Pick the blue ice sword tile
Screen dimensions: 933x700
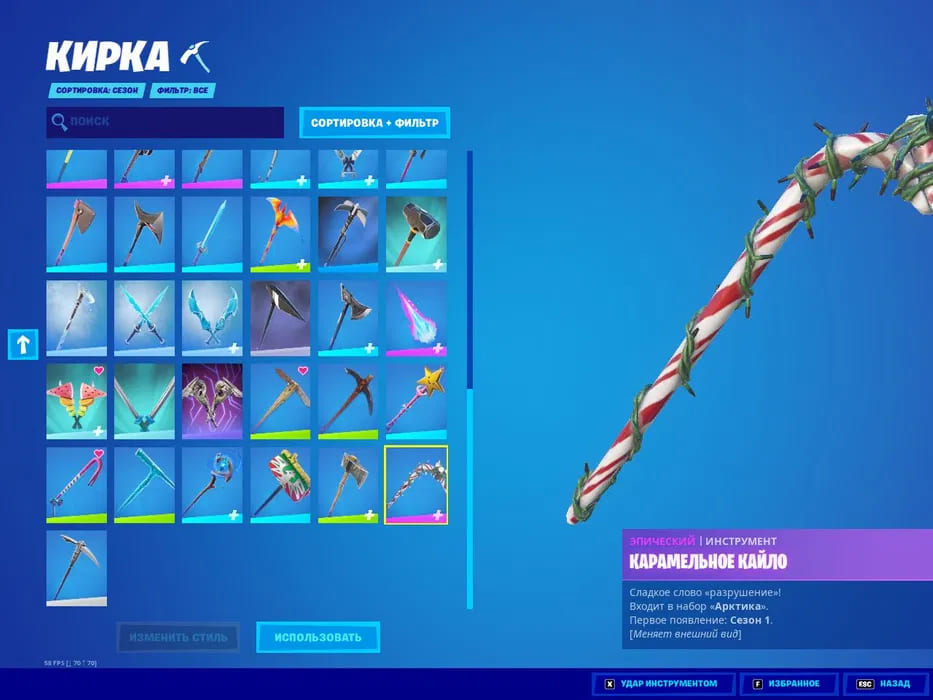pos(212,233)
